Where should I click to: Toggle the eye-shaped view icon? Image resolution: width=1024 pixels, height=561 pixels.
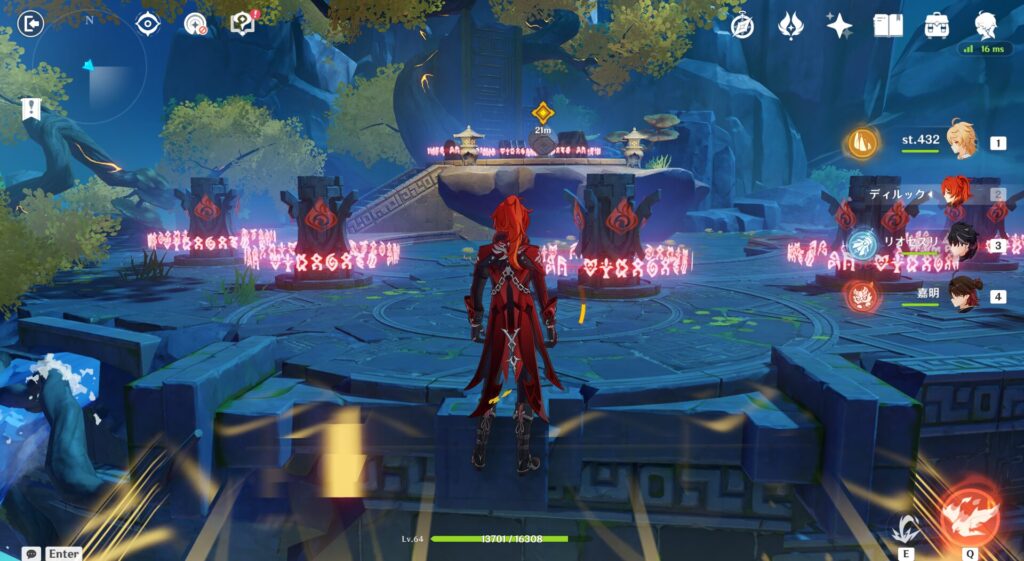[x=147, y=23]
